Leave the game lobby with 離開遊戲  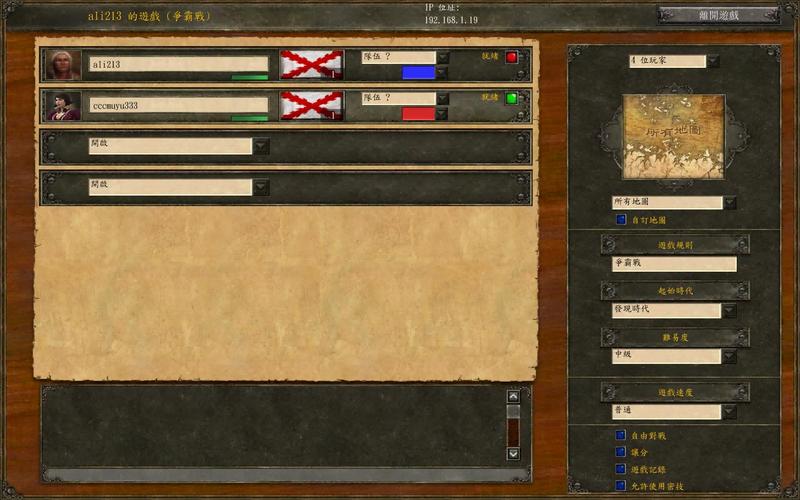pyautogui.click(x=717, y=15)
